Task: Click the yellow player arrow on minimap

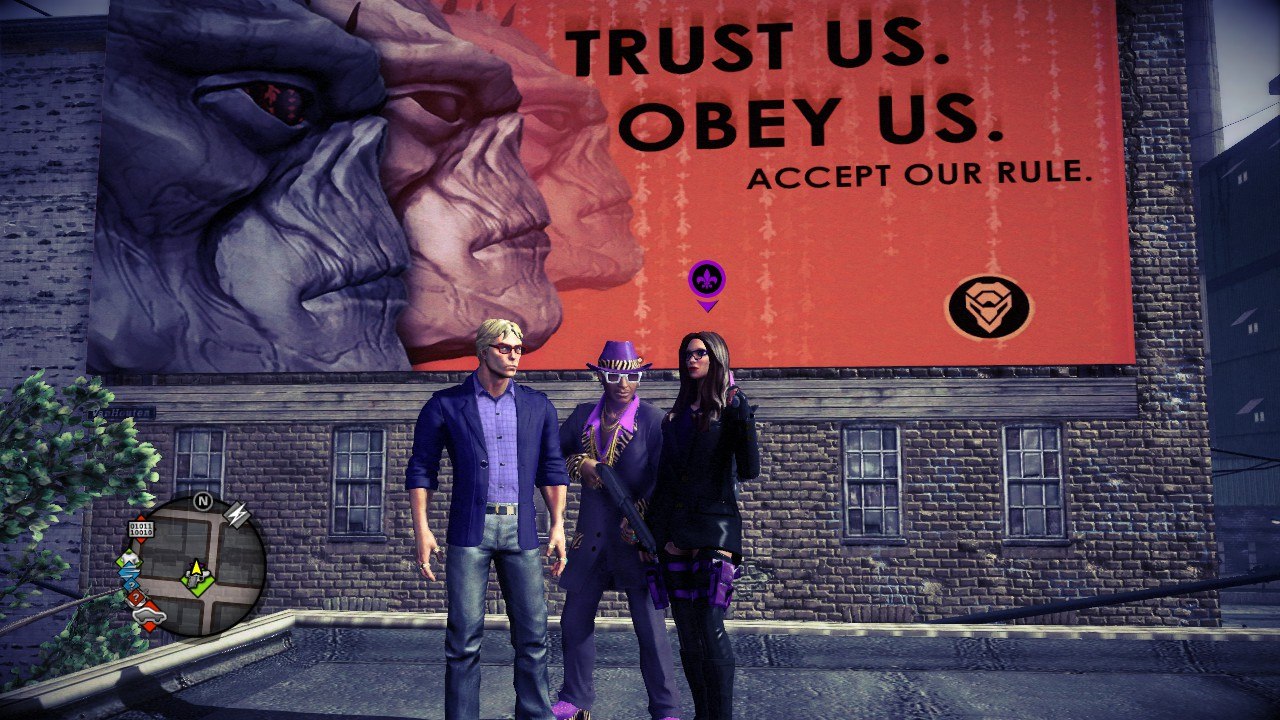Action: click(x=197, y=569)
